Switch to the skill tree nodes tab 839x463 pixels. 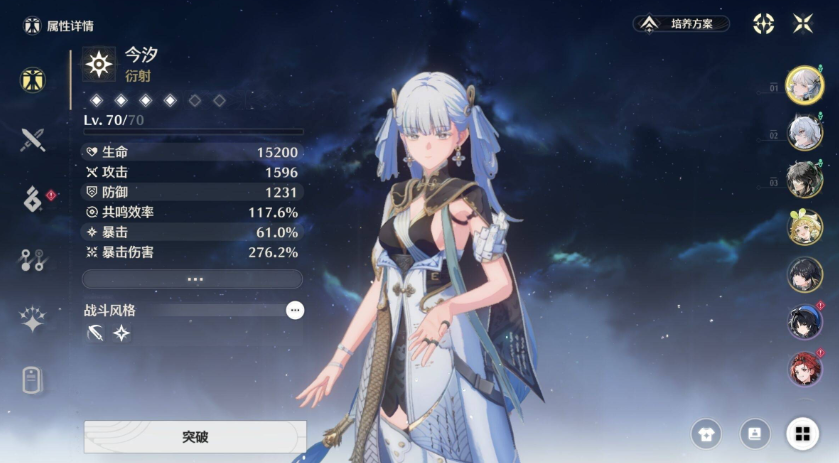[33, 260]
